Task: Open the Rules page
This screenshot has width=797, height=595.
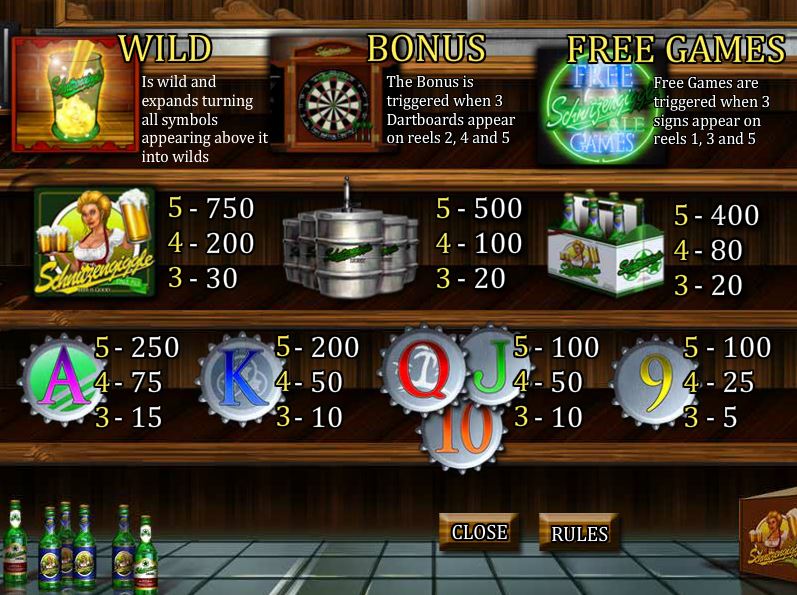Action: [579, 534]
